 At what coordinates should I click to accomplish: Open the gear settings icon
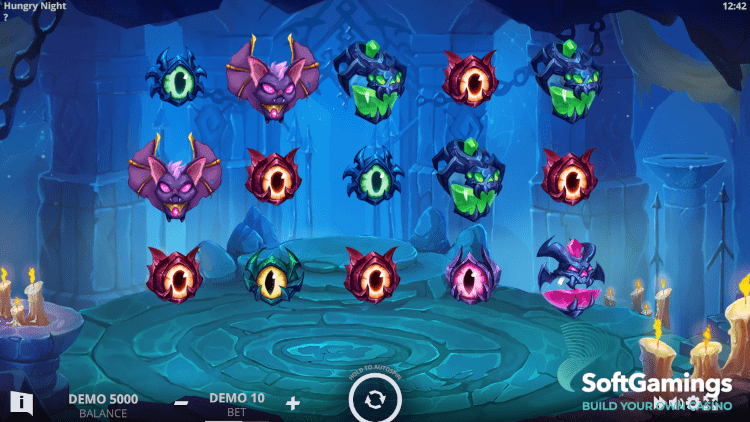692,403
